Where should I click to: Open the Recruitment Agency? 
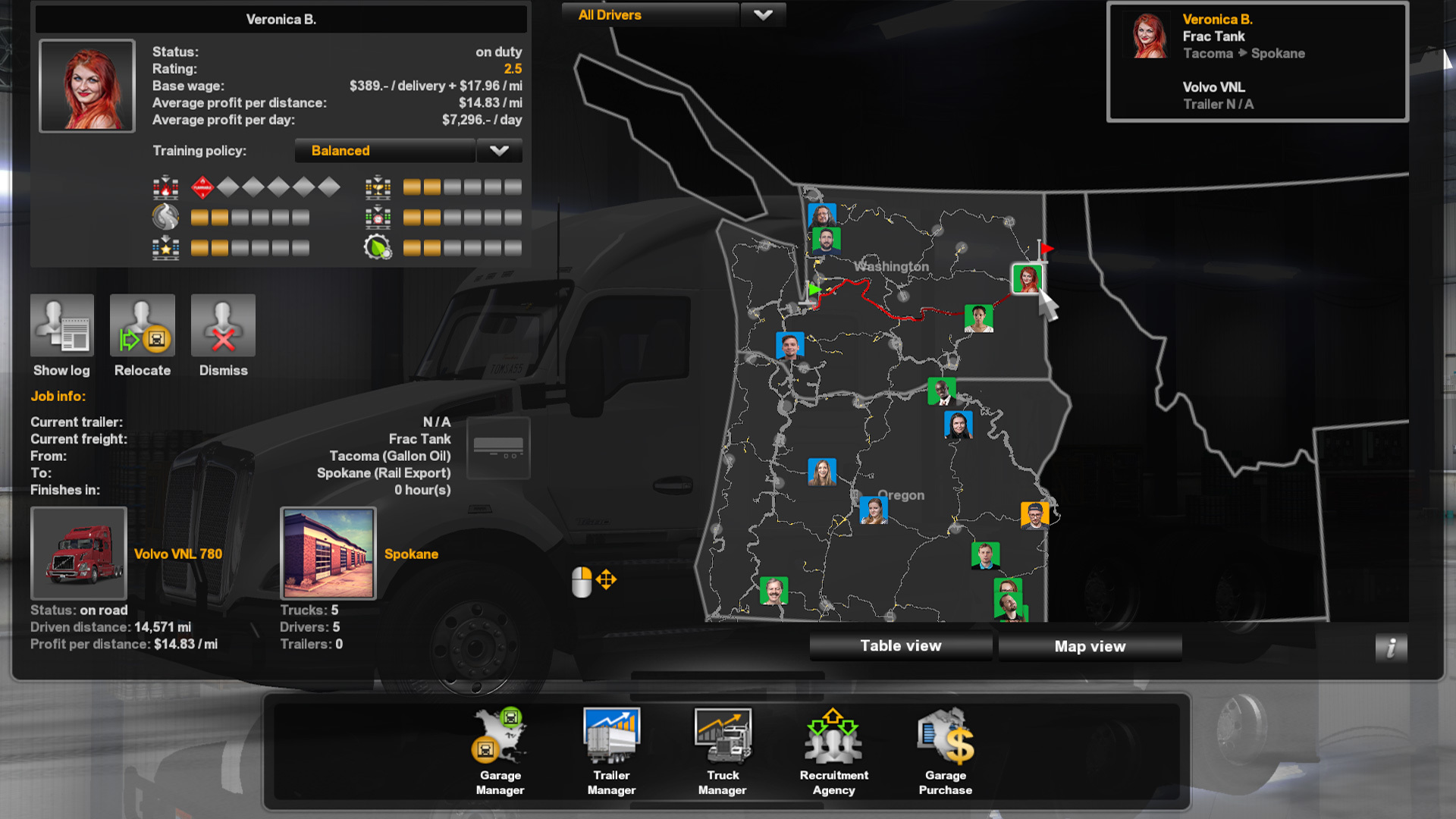pos(833,751)
